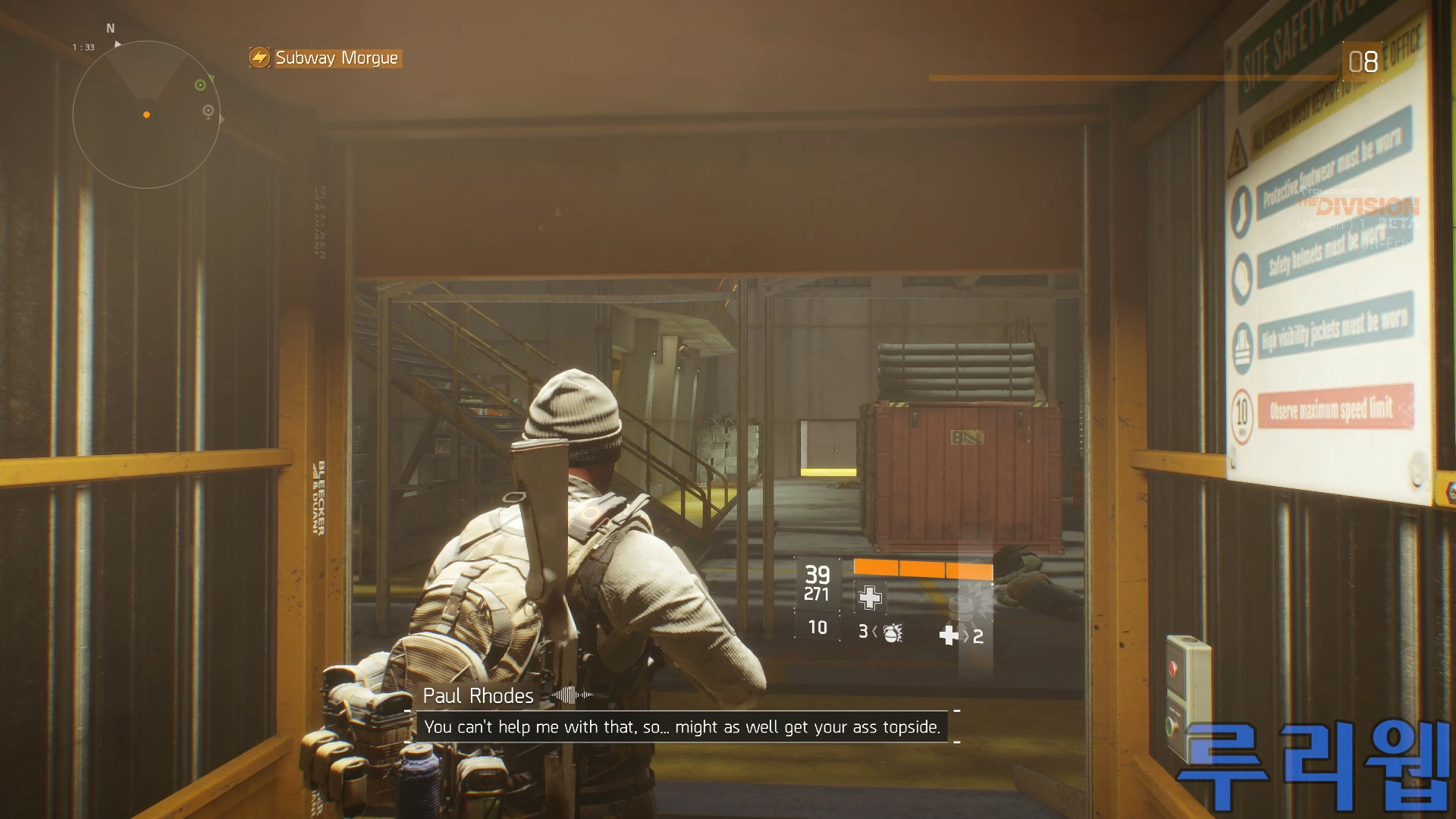Select the Subway Morgue mission tracker
The width and height of the screenshot is (1456, 819).
tap(326, 58)
